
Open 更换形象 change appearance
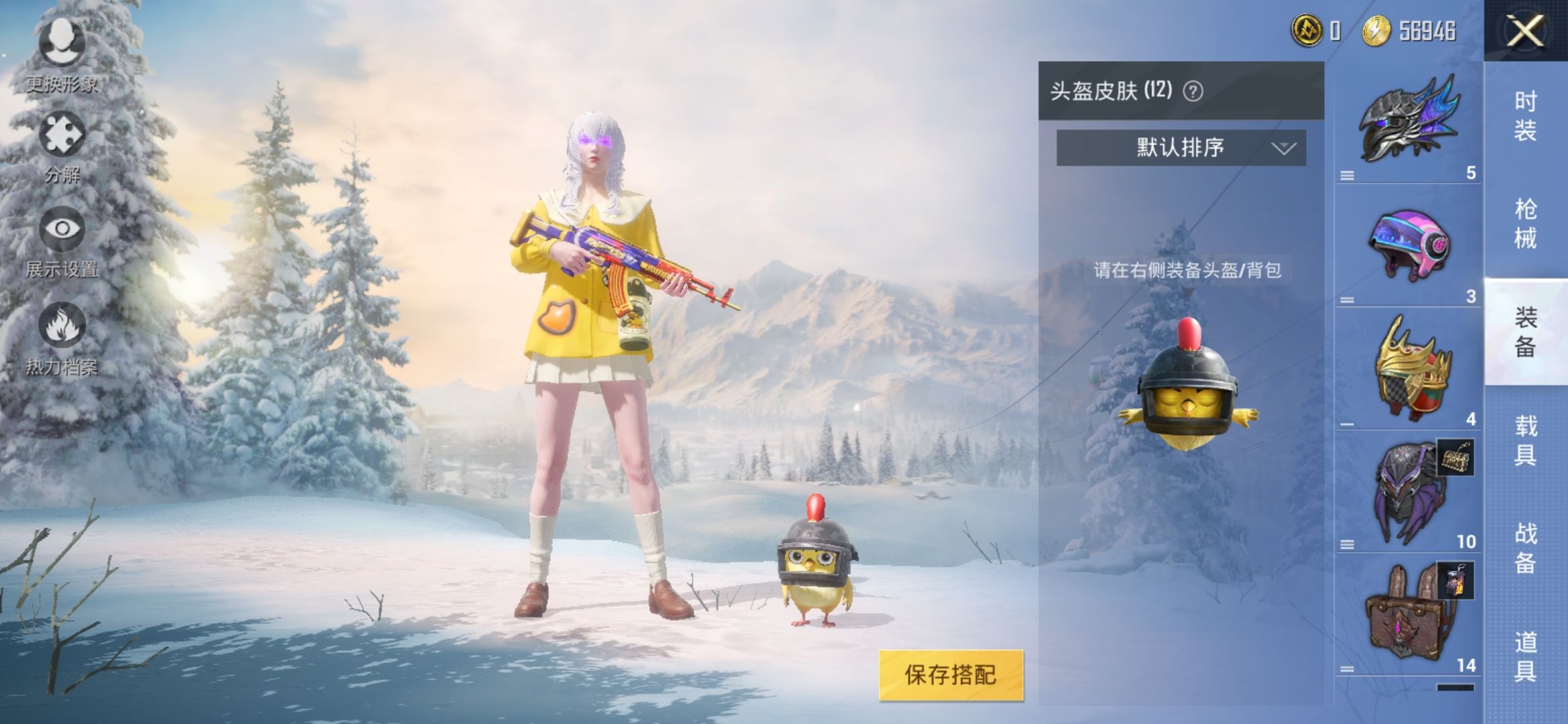[62, 54]
